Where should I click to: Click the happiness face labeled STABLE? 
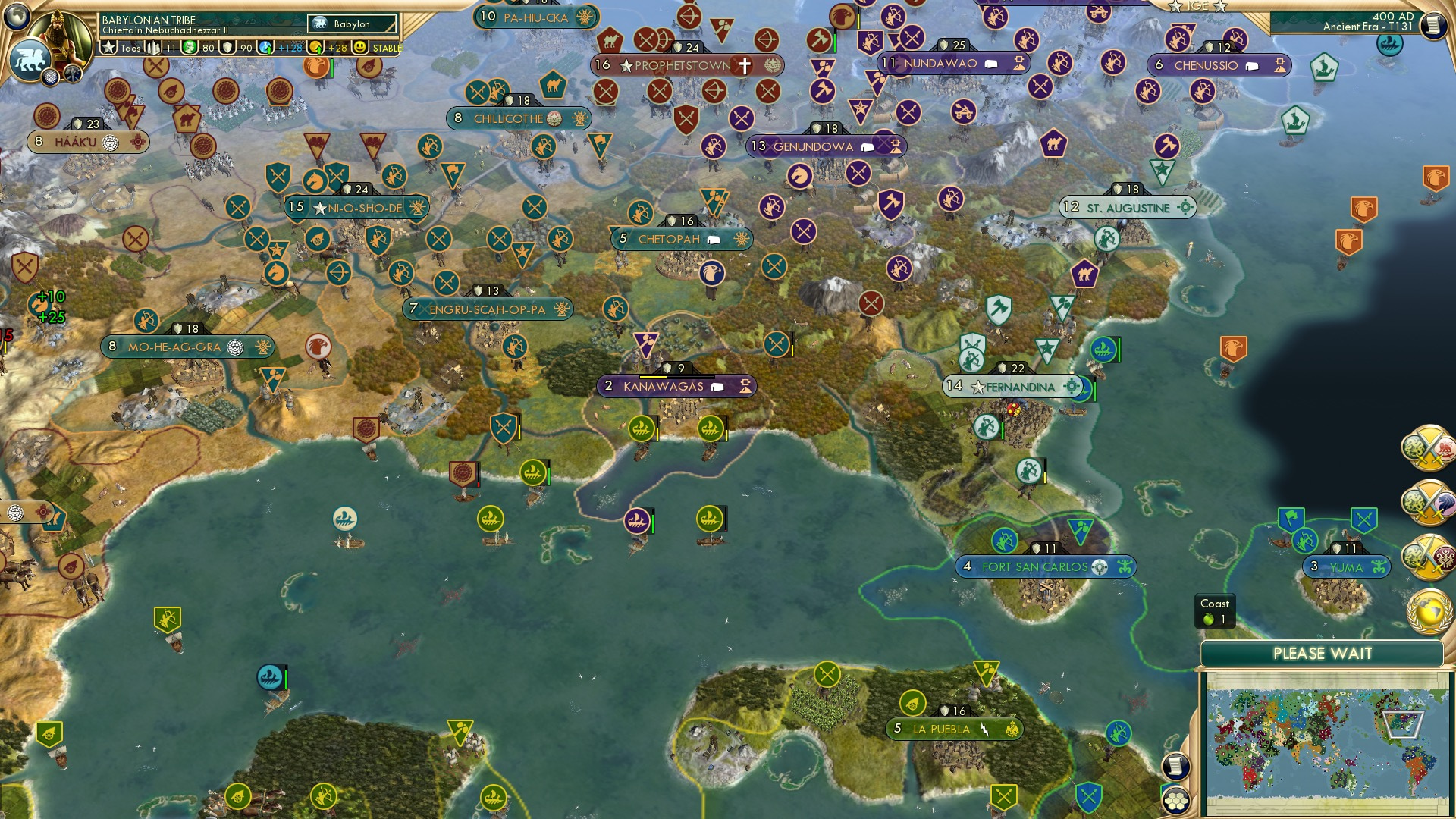point(360,47)
